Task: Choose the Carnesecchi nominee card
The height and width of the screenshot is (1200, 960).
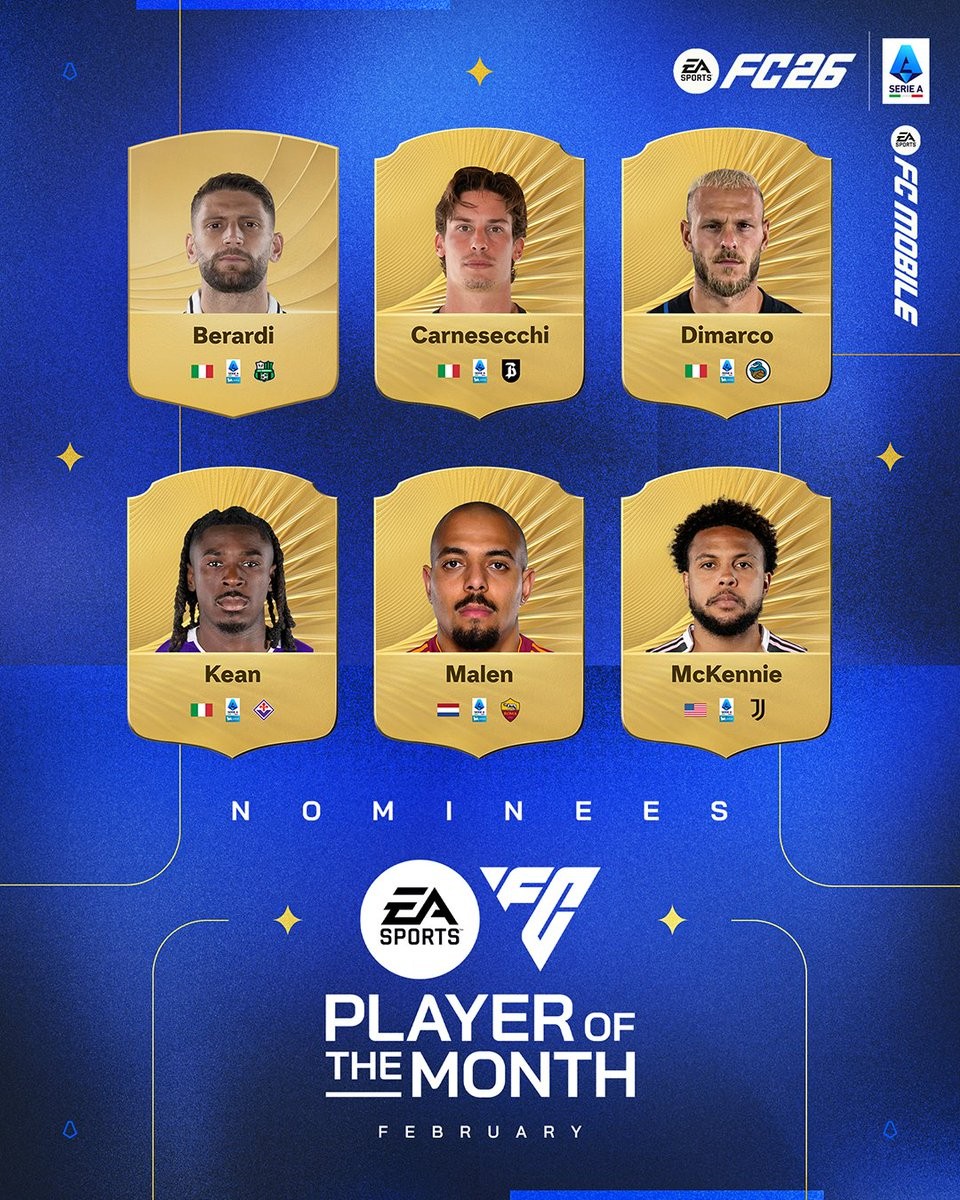Action: coord(479,270)
